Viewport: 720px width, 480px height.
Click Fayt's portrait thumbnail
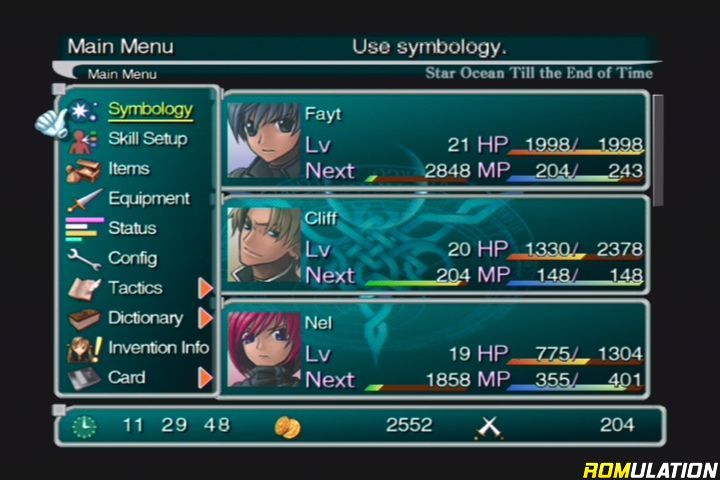pyautogui.click(x=263, y=141)
